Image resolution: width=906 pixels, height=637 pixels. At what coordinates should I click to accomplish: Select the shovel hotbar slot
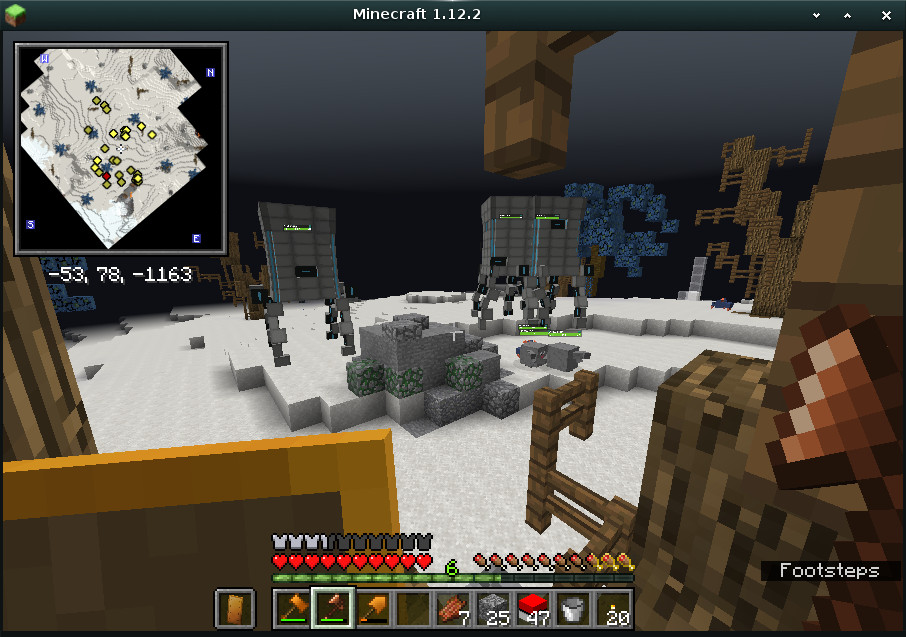coord(372,608)
